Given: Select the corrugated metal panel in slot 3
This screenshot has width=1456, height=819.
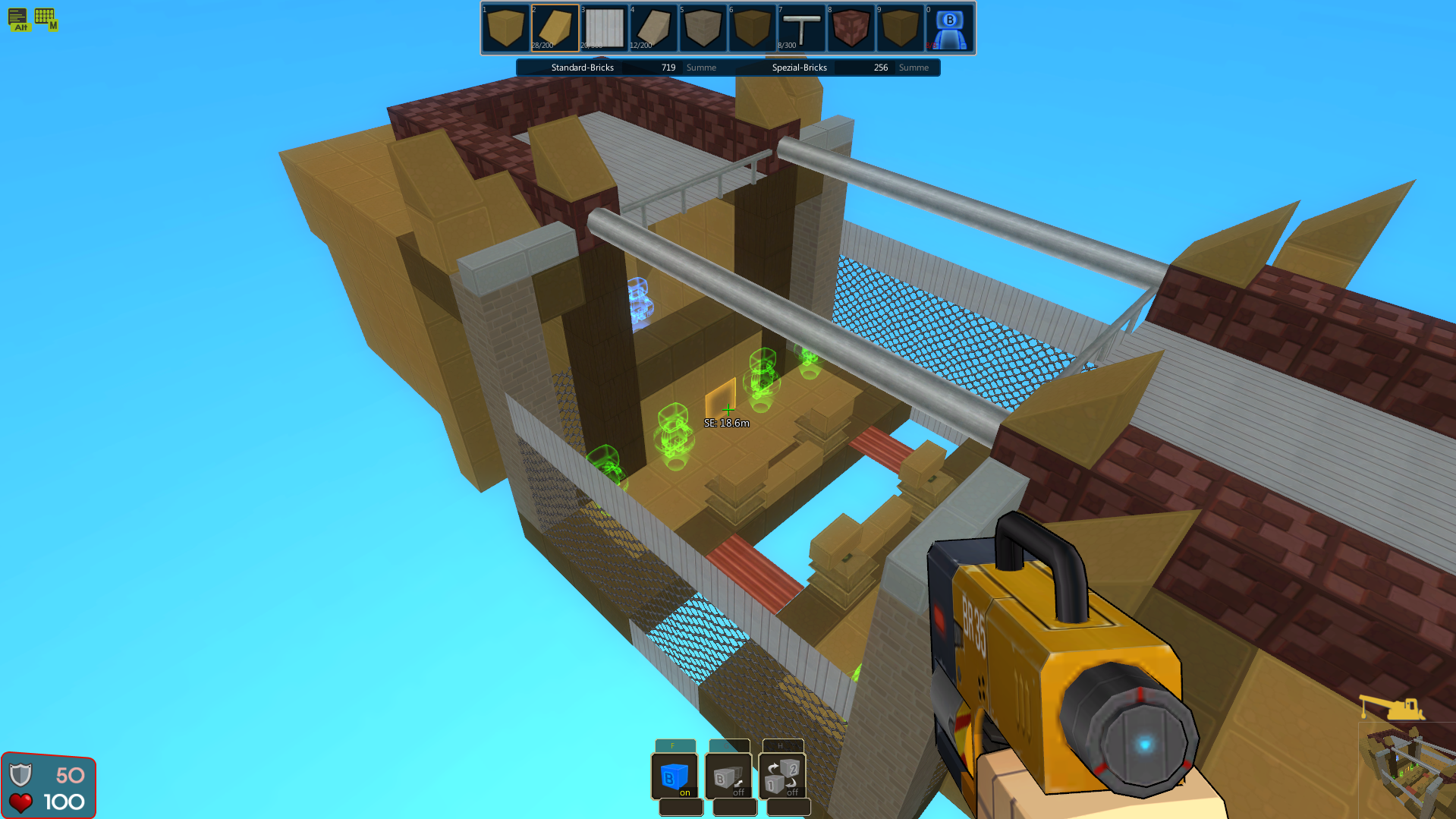Looking at the screenshot, I should (x=604, y=28).
